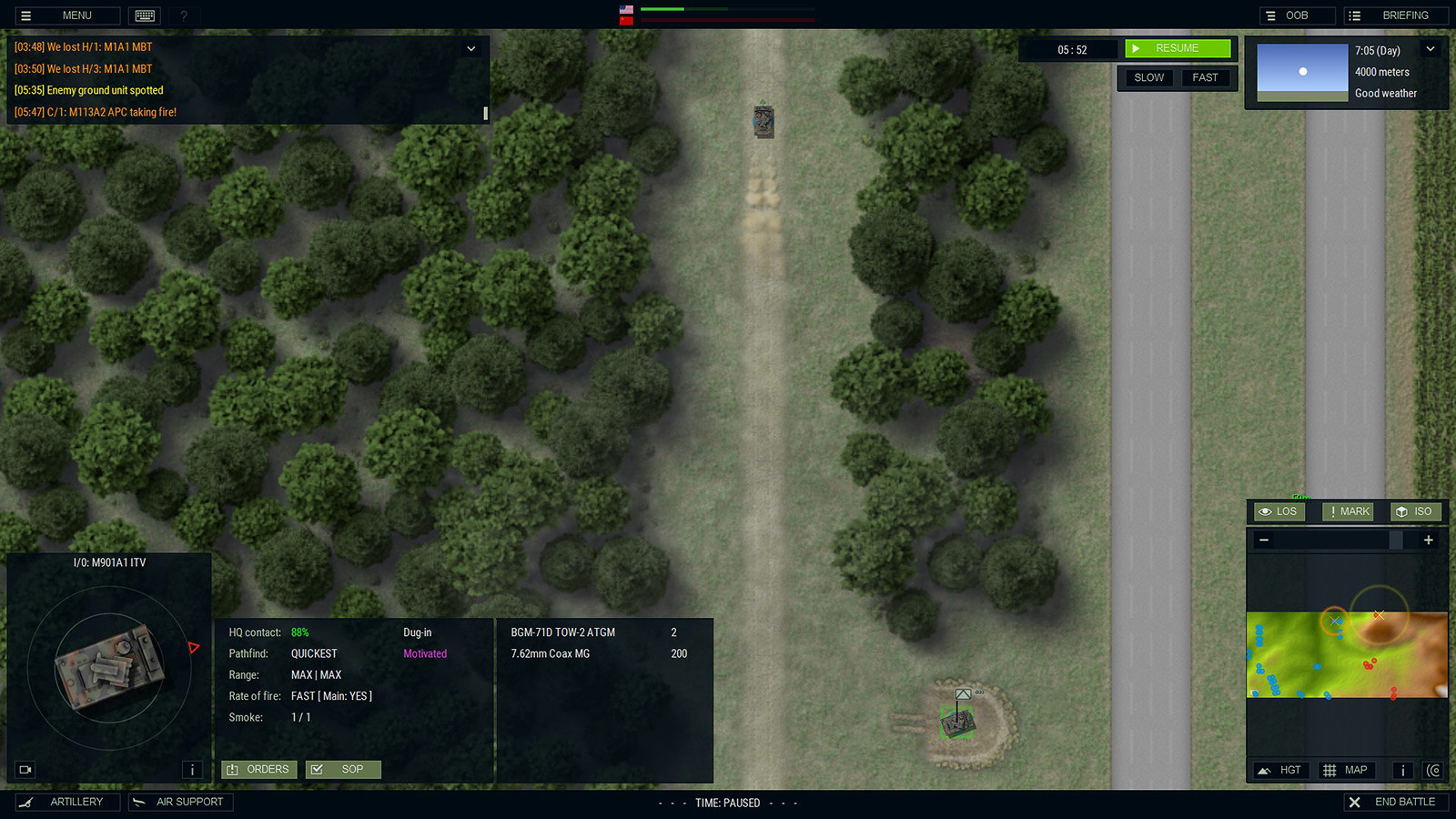Image resolution: width=1456 pixels, height=819 pixels.
Task: Toggle the ISO view mode
Action: pyautogui.click(x=1416, y=511)
